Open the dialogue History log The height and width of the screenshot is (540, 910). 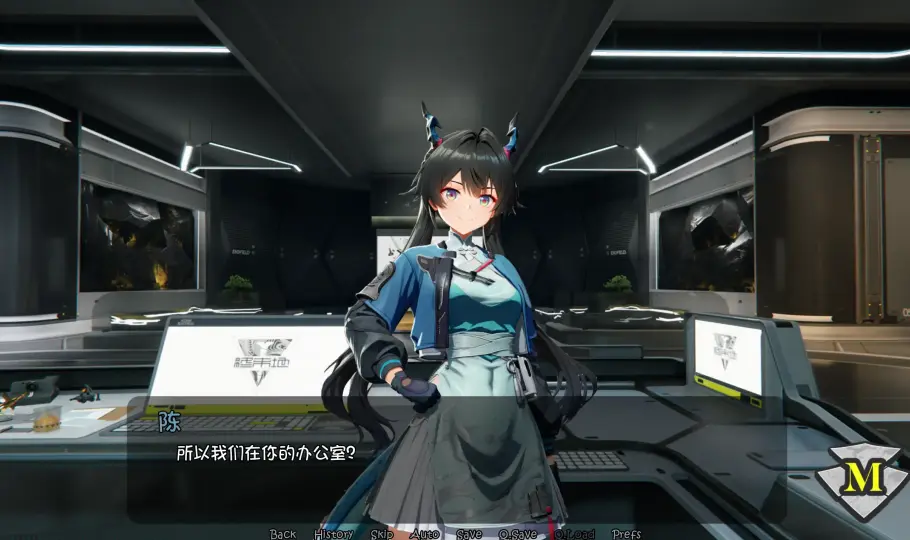(x=333, y=534)
